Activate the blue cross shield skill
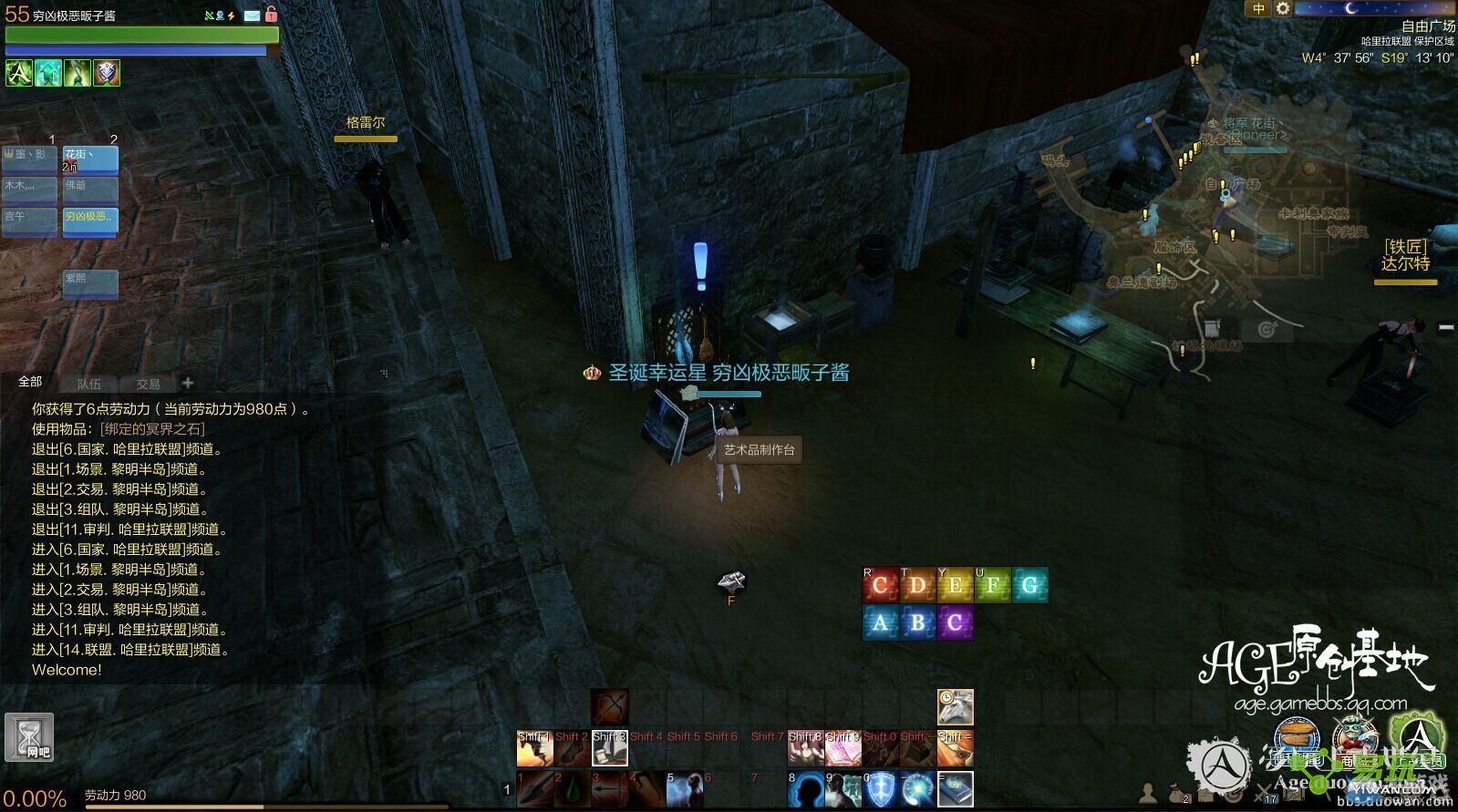The height and width of the screenshot is (812, 1458). 880,789
